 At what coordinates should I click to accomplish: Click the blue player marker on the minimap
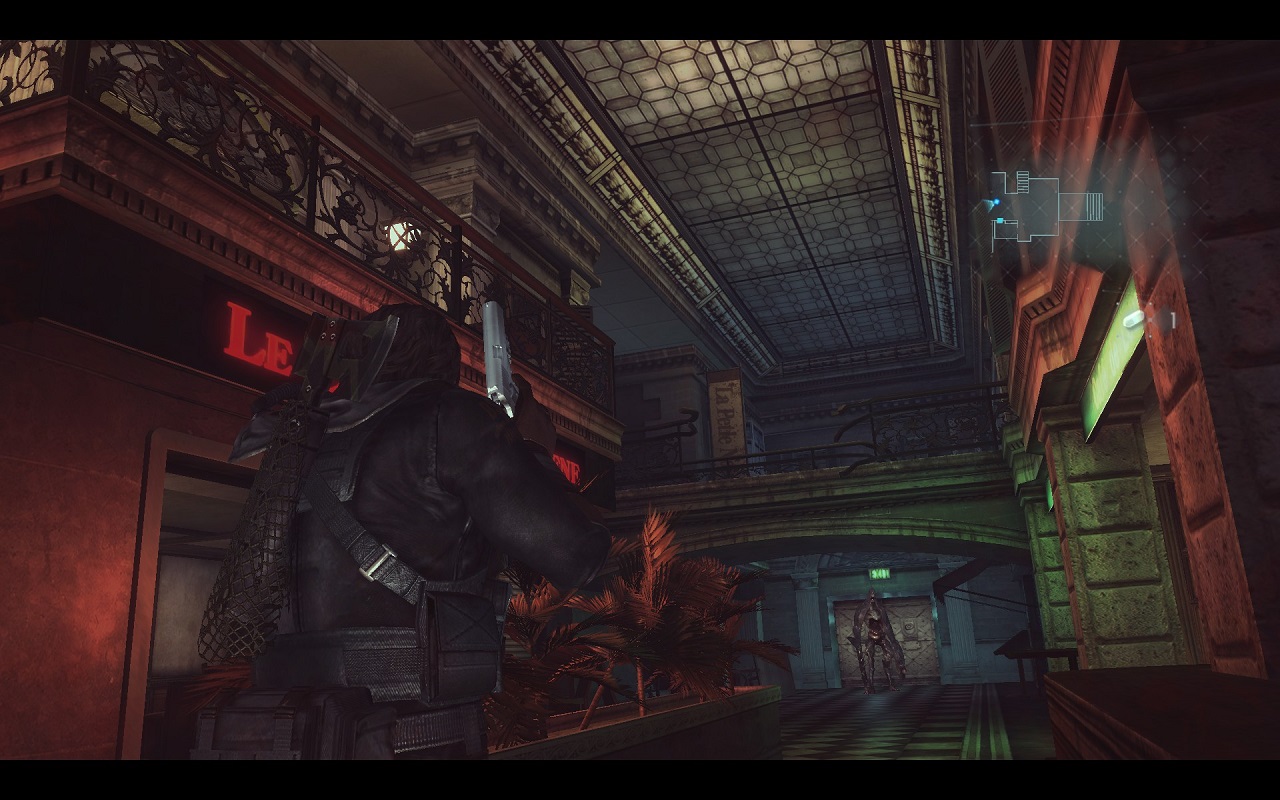point(997,201)
